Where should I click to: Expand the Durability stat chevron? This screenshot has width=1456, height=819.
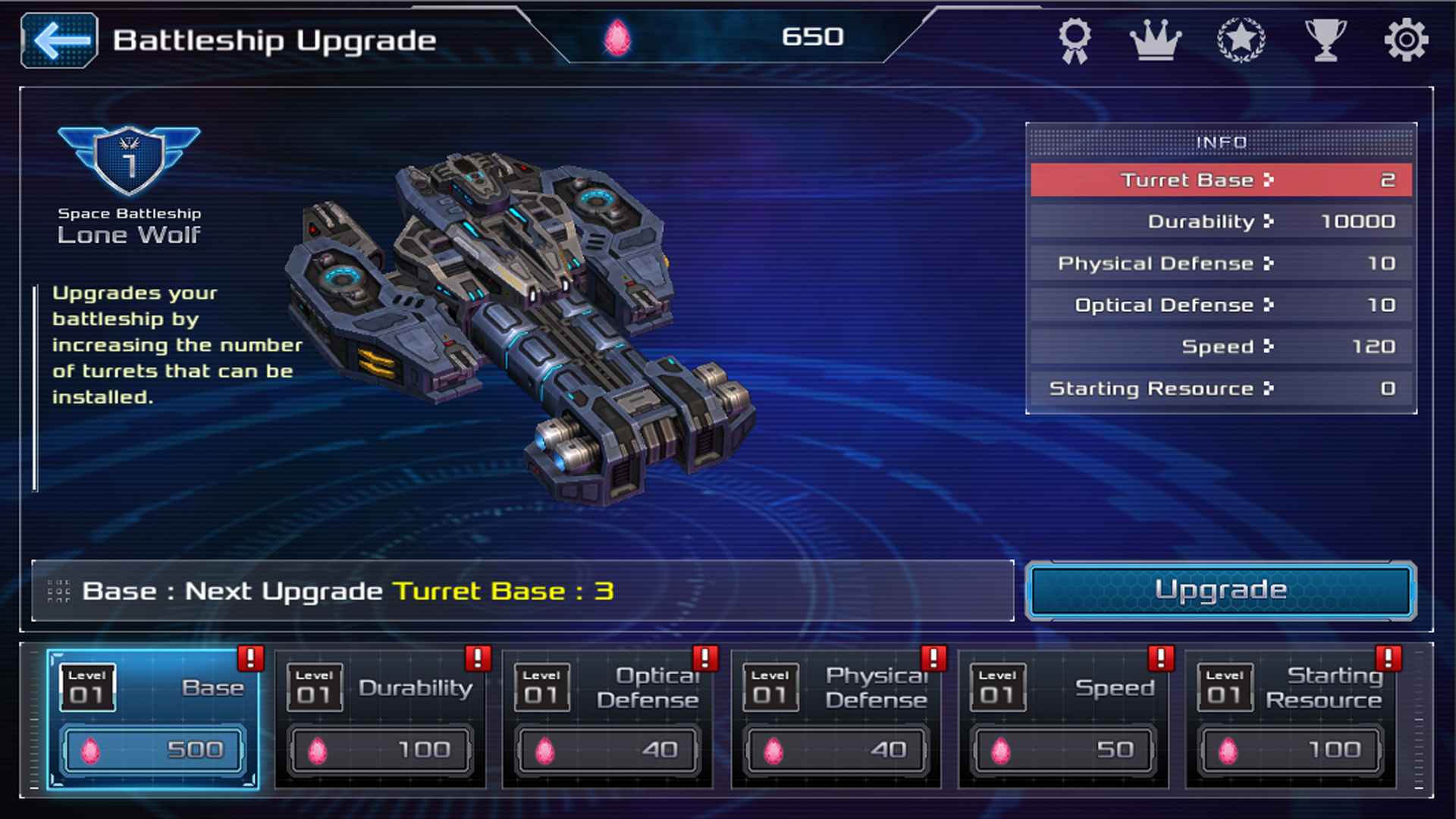[1269, 221]
